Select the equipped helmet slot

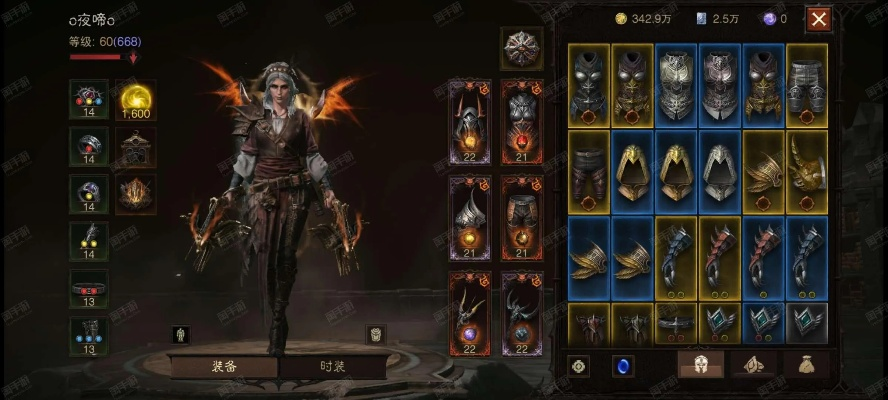pyautogui.click(x=471, y=120)
